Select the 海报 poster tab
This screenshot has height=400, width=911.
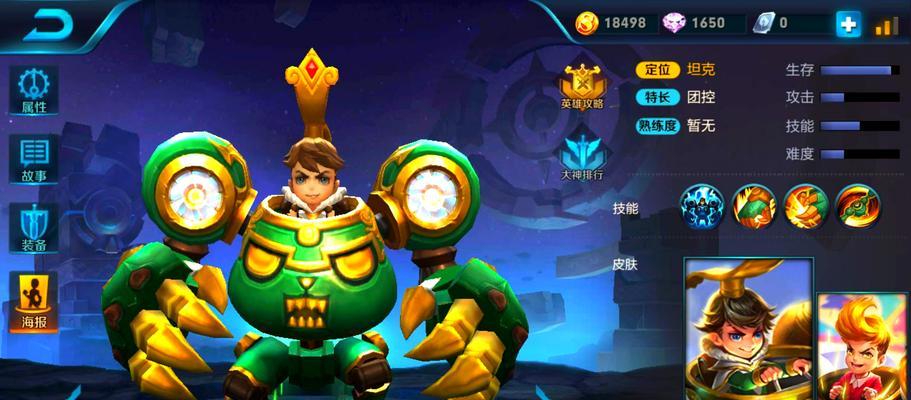pyautogui.click(x=34, y=302)
